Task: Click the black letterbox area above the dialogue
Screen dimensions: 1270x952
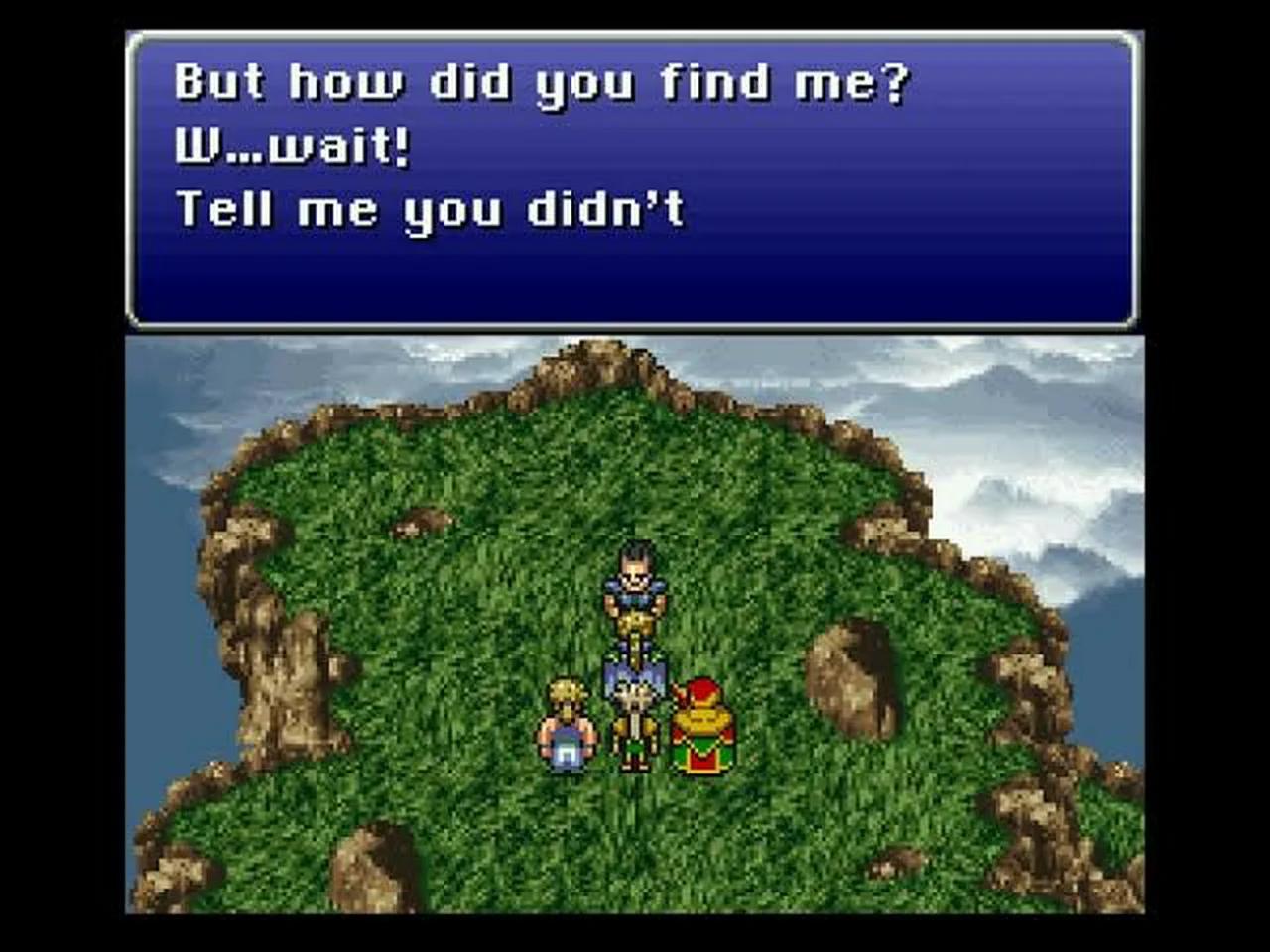Action: point(635,15)
